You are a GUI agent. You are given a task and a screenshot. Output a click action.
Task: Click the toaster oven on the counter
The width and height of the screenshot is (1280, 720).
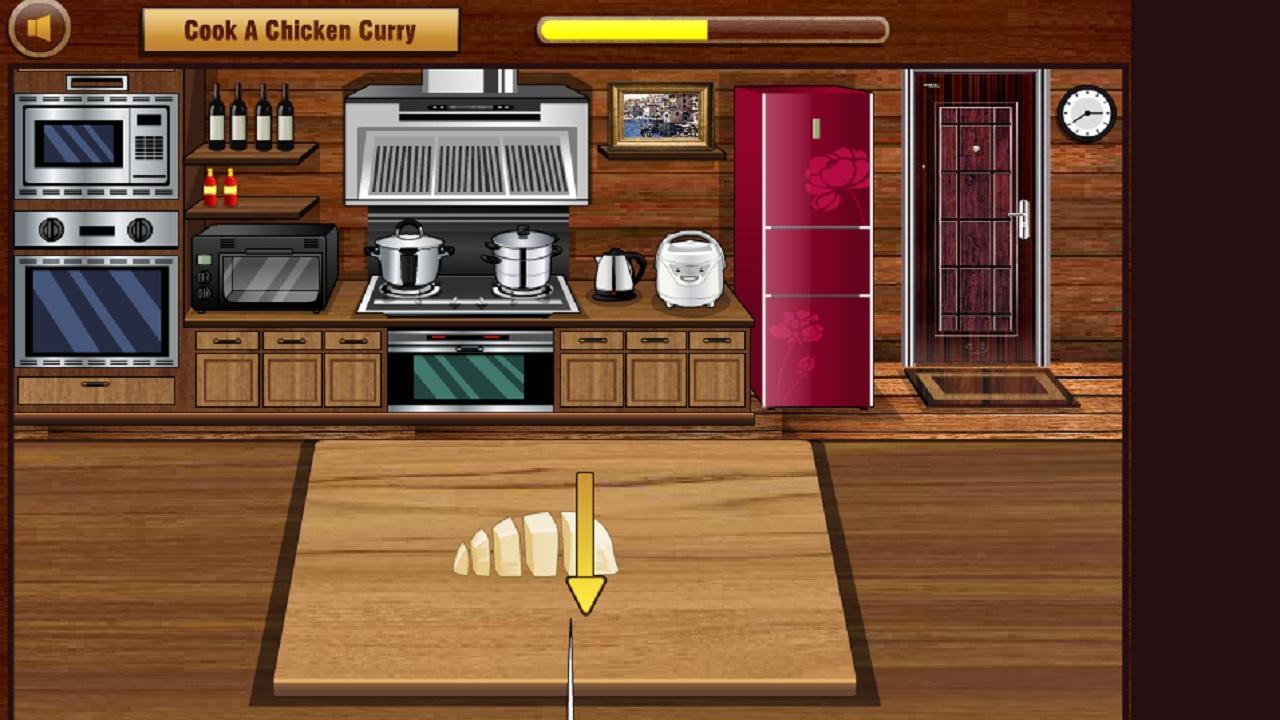(x=263, y=265)
